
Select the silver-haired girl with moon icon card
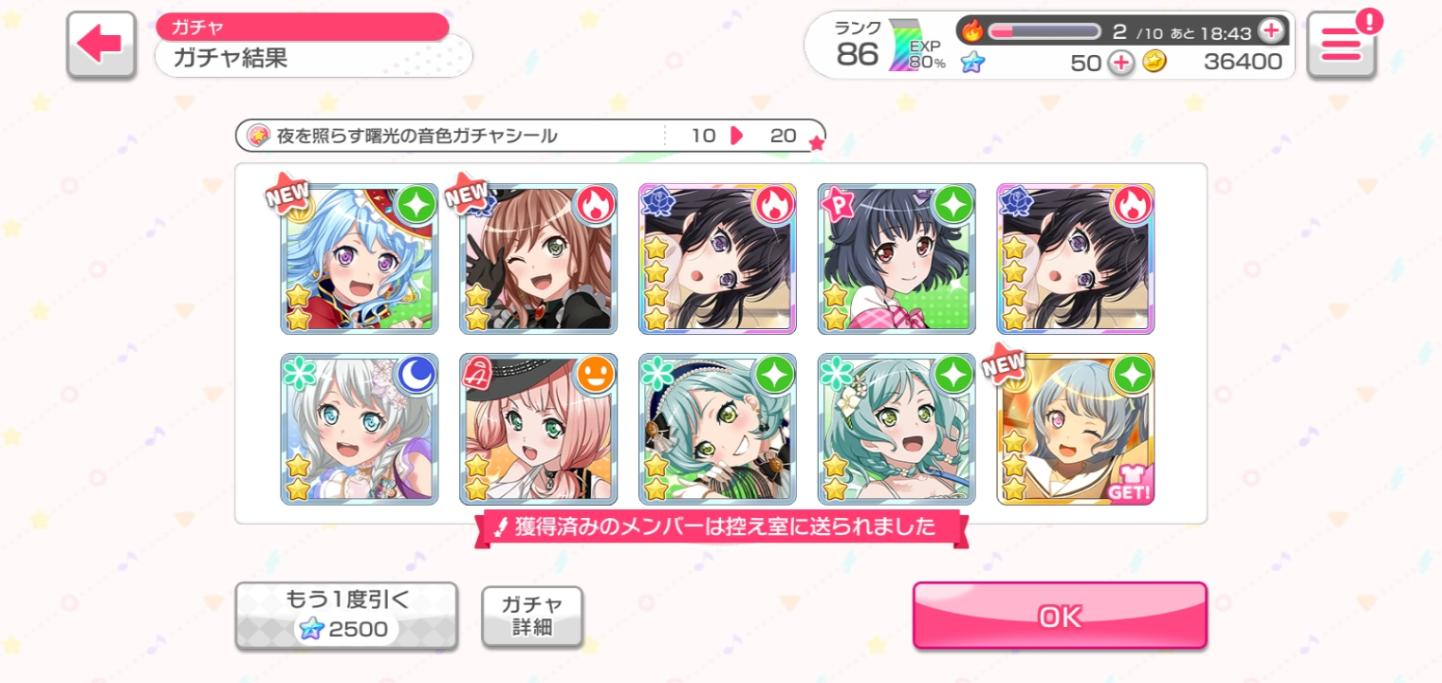360,429
